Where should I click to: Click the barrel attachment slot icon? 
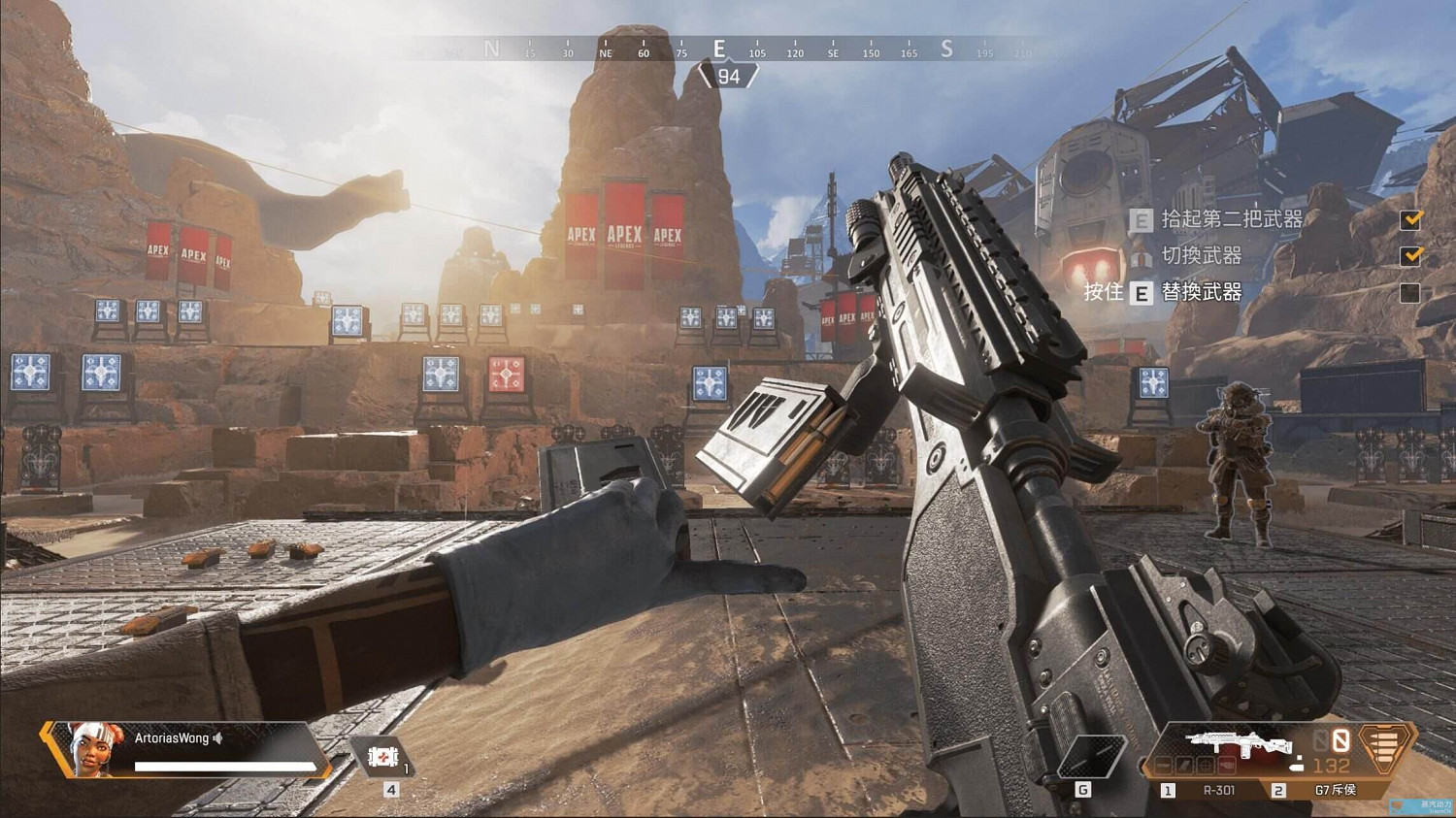(1164, 765)
